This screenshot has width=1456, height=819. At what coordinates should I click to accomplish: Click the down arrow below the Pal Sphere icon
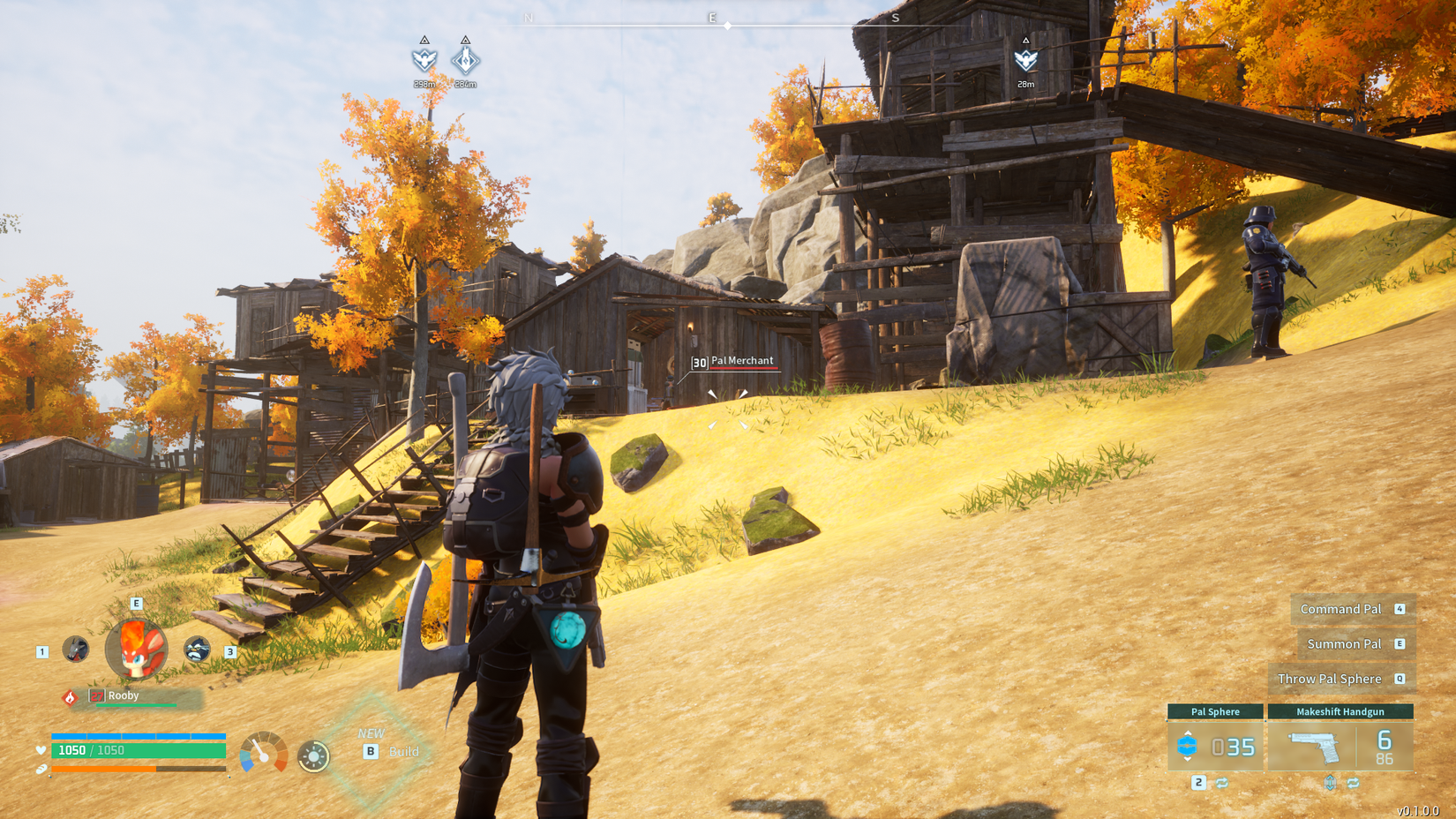[x=1188, y=760]
